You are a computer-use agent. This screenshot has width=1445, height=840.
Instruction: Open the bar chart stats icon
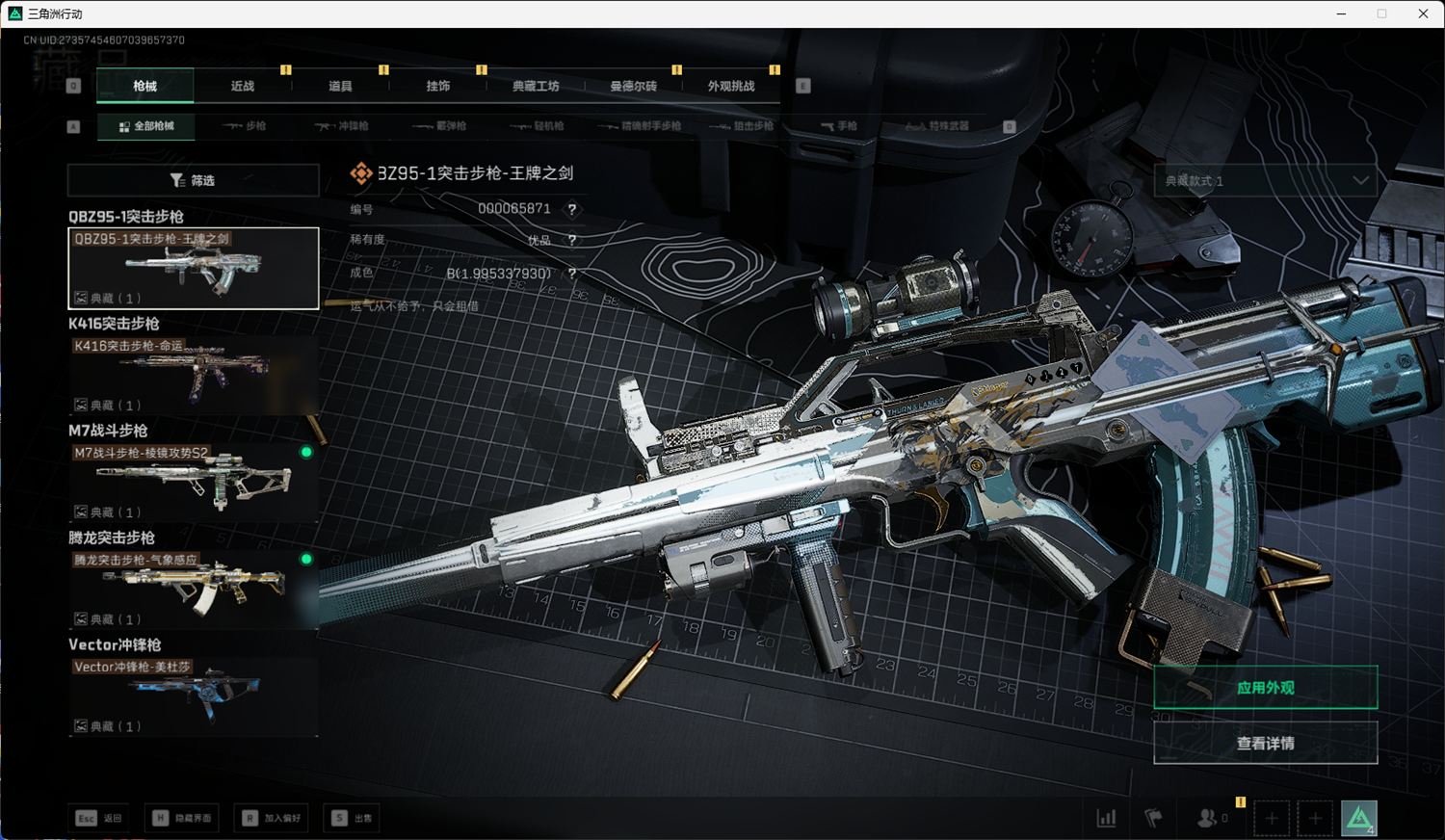(1106, 819)
